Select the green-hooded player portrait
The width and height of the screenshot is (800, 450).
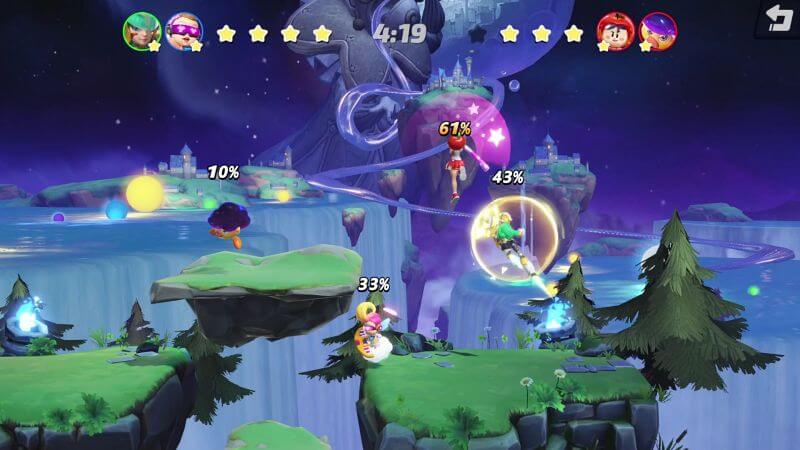click(141, 31)
